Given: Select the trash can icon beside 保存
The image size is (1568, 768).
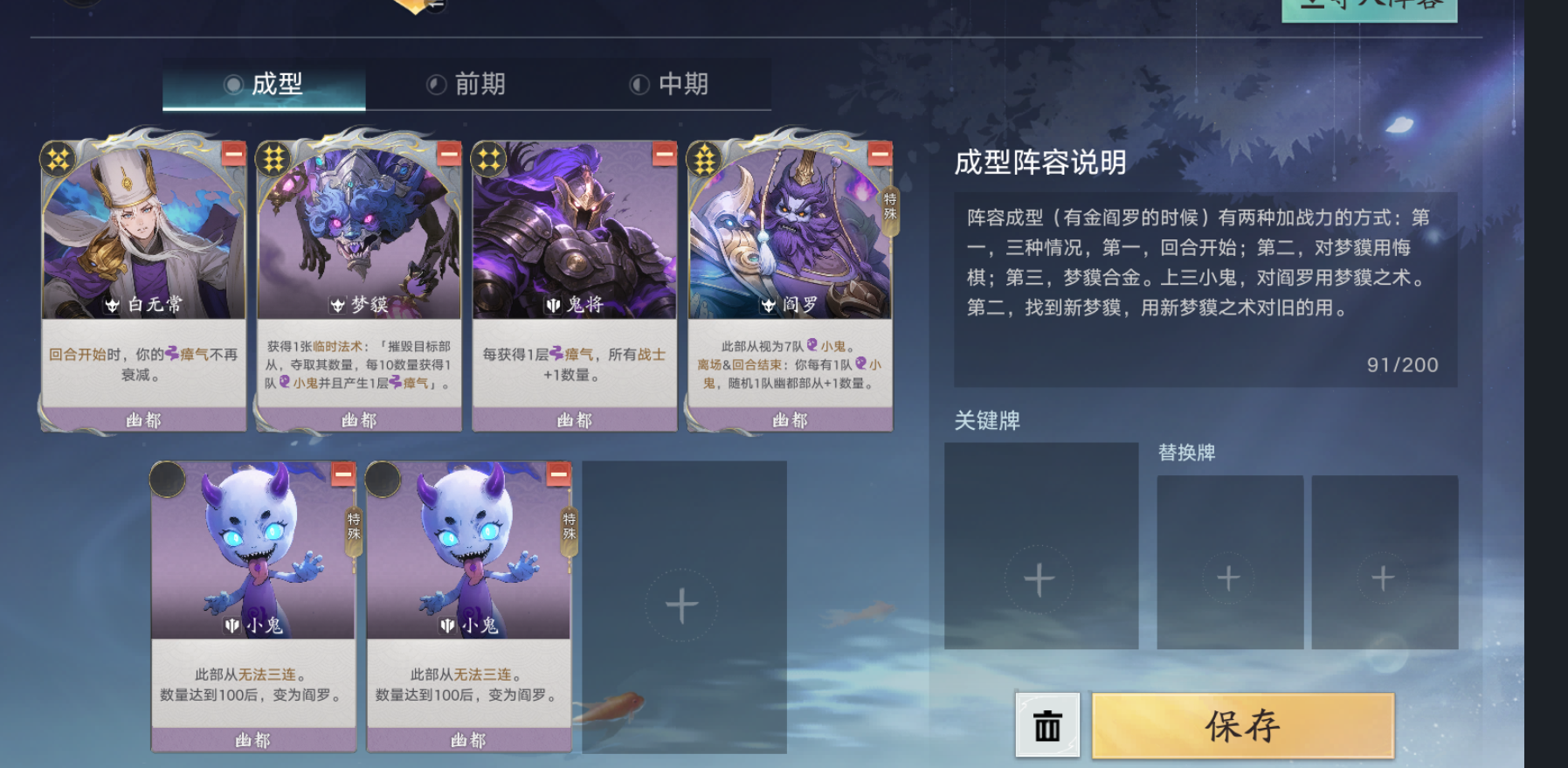Looking at the screenshot, I should (x=1046, y=725).
